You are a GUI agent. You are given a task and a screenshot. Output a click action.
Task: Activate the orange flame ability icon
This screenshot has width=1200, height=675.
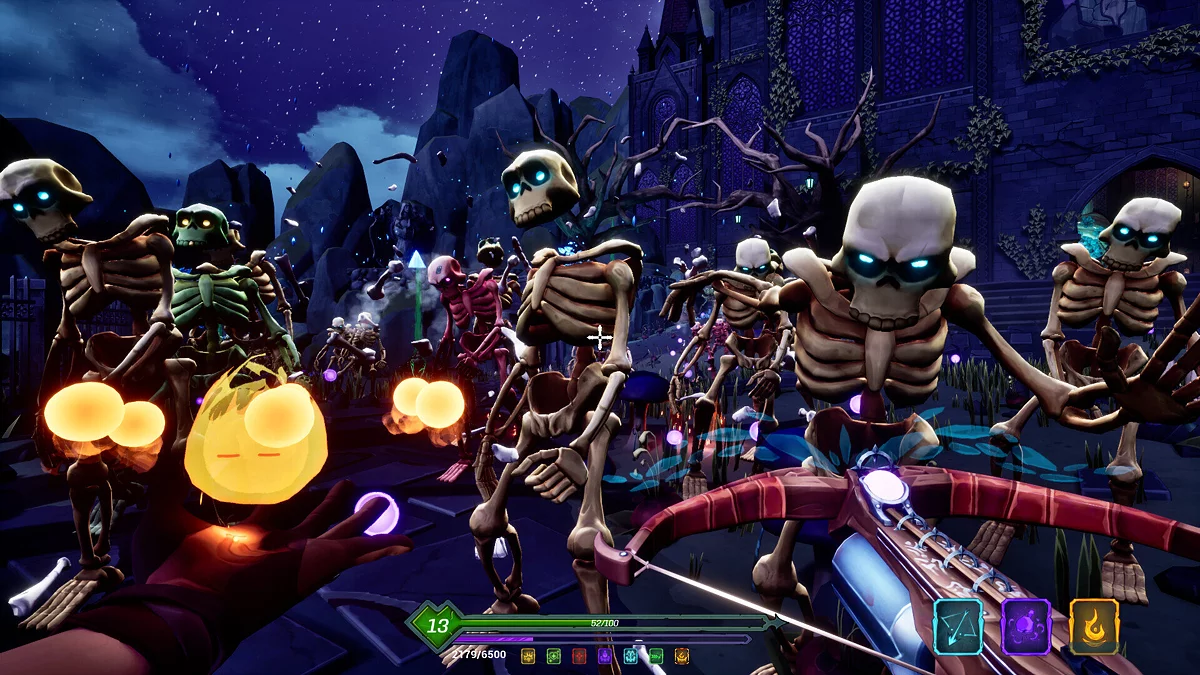click(1094, 625)
